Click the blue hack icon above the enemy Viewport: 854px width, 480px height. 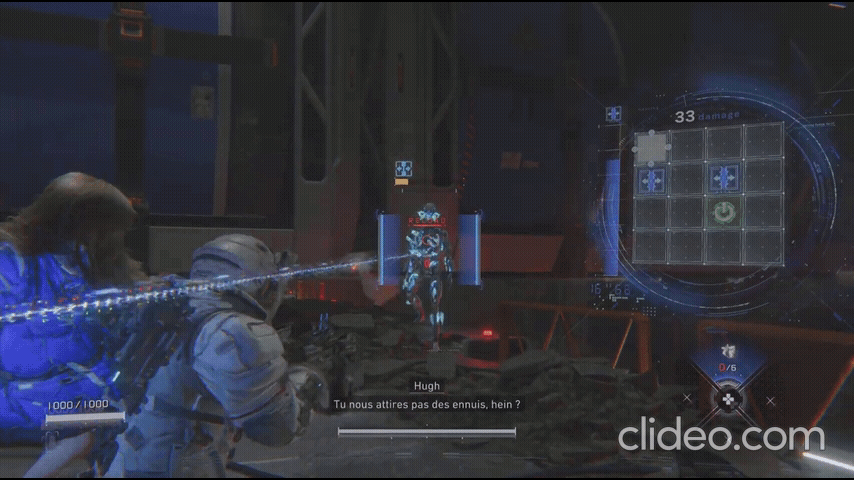click(x=403, y=168)
